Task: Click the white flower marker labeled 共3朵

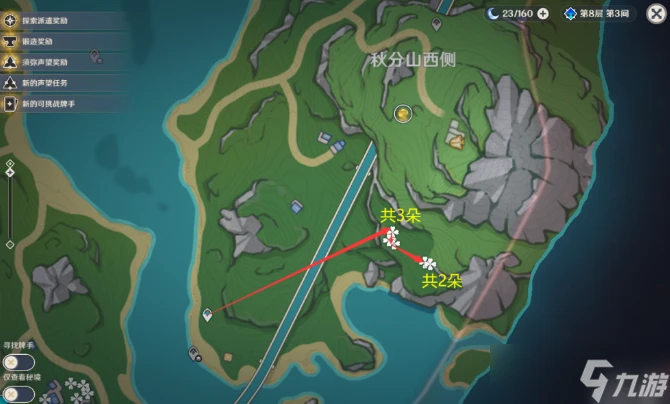Action: coord(392,237)
